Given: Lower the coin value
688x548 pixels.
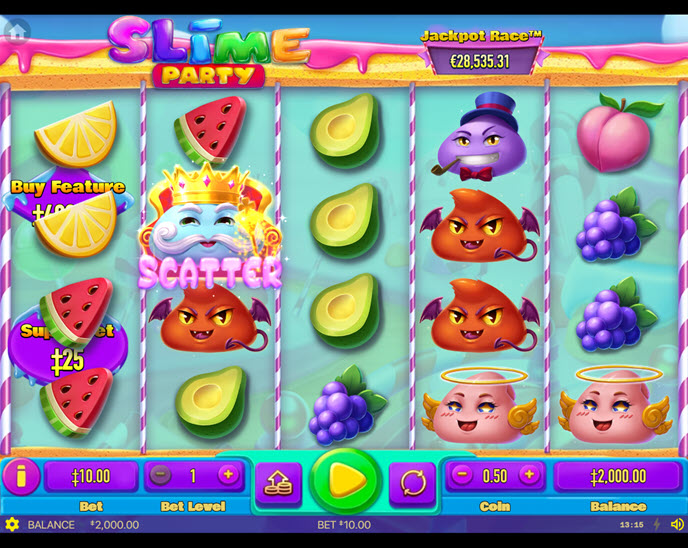Looking at the screenshot, I should [x=462, y=476].
